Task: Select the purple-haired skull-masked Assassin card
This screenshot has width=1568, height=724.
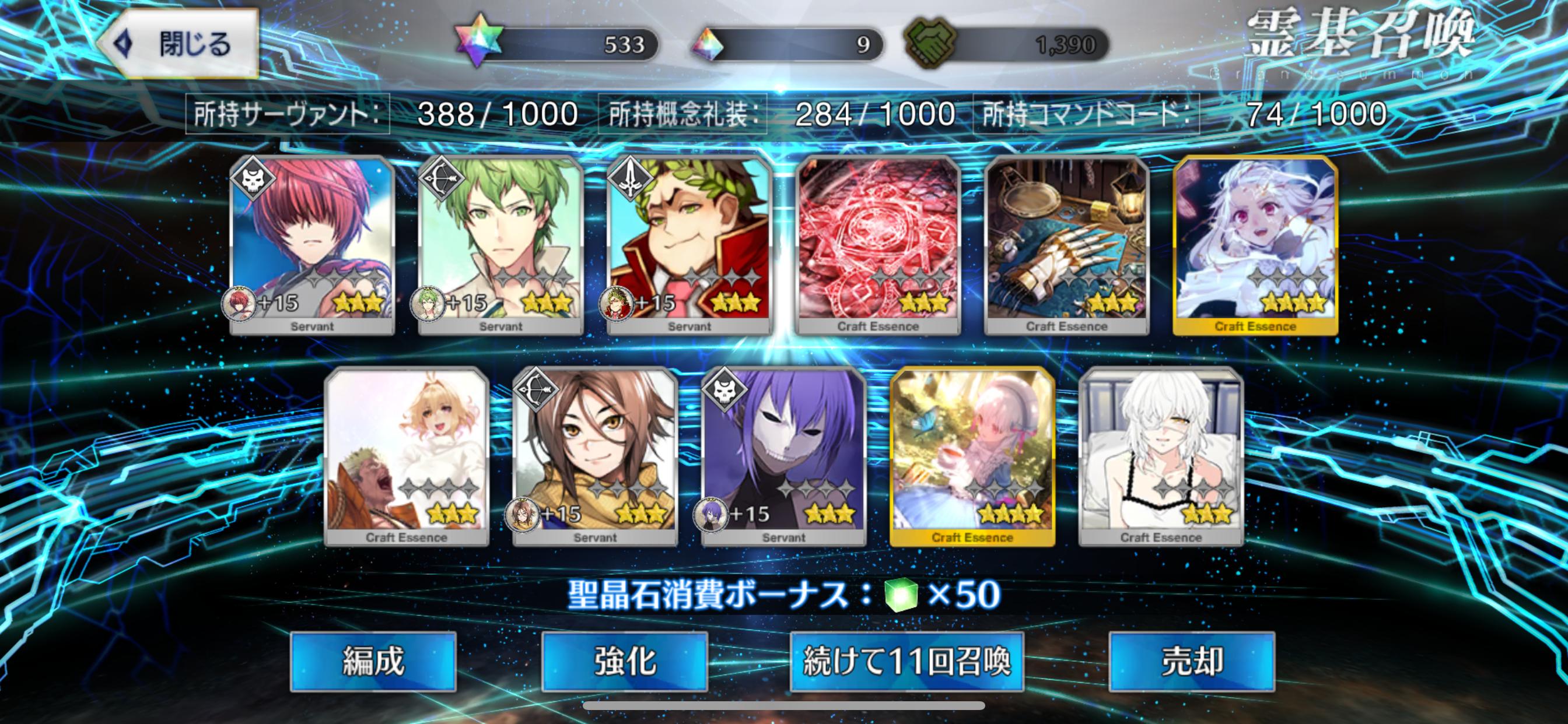Action: click(784, 455)
